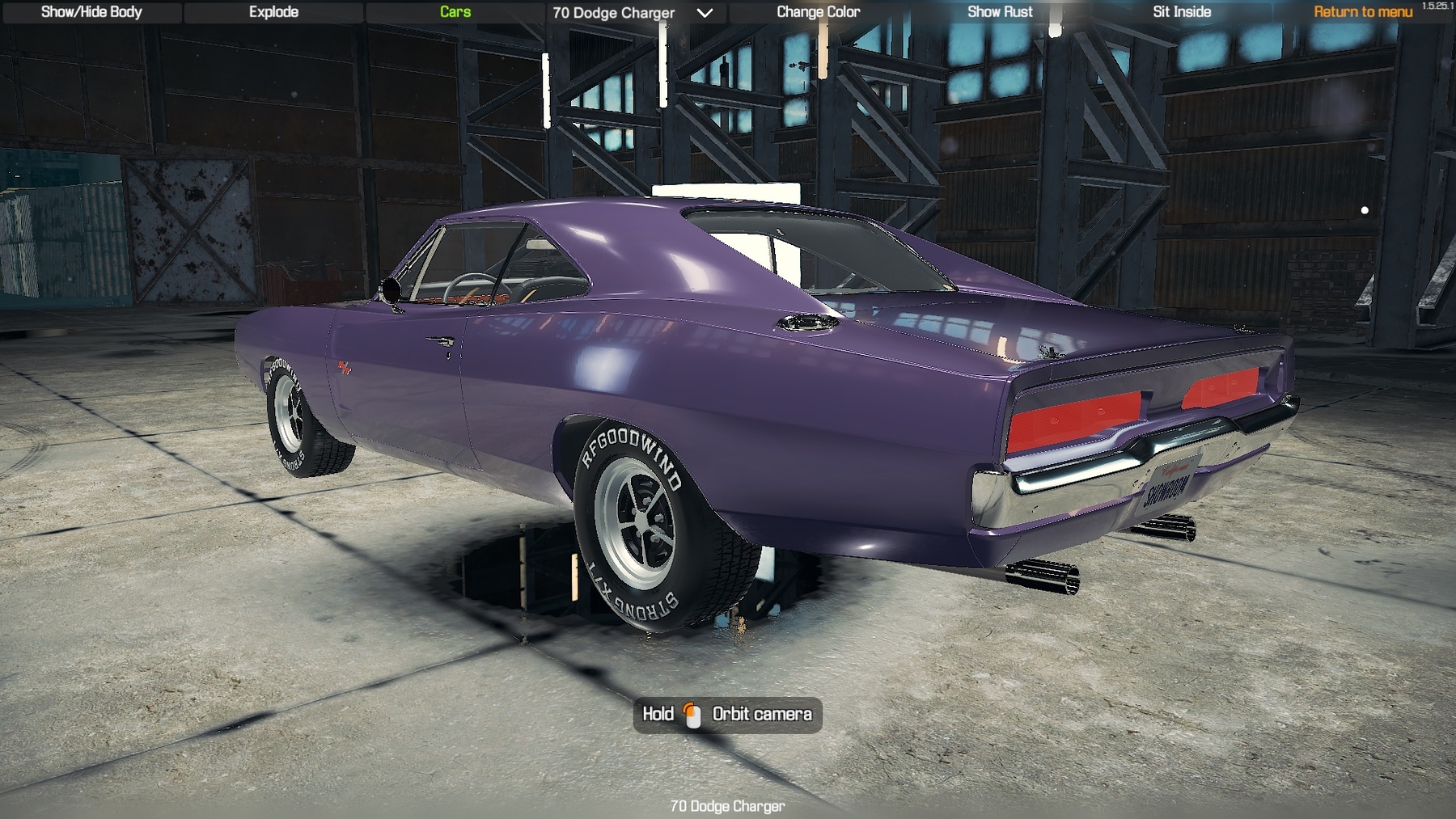Return to menu from the showroom

click(1362, 12)
